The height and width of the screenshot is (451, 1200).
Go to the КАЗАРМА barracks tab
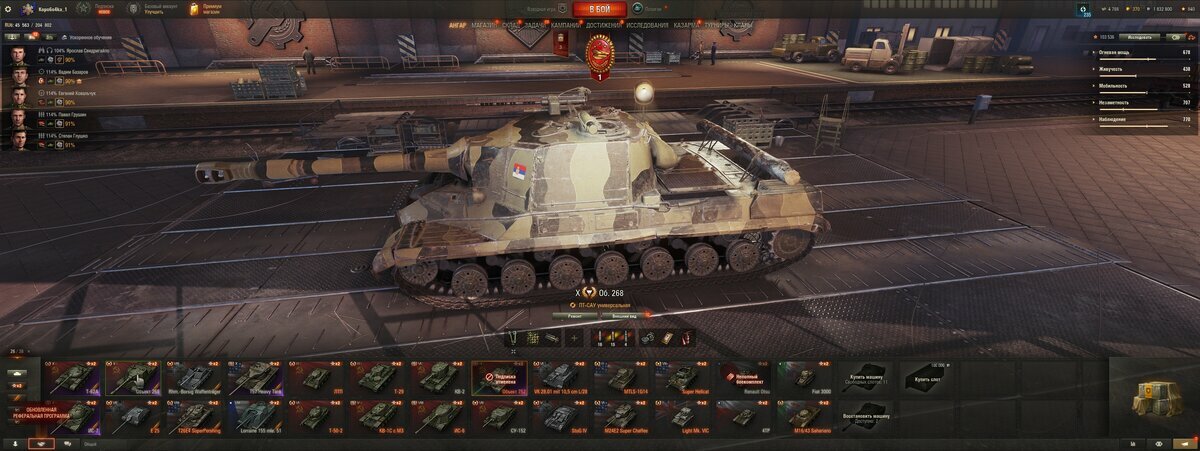tap(686, 24)
